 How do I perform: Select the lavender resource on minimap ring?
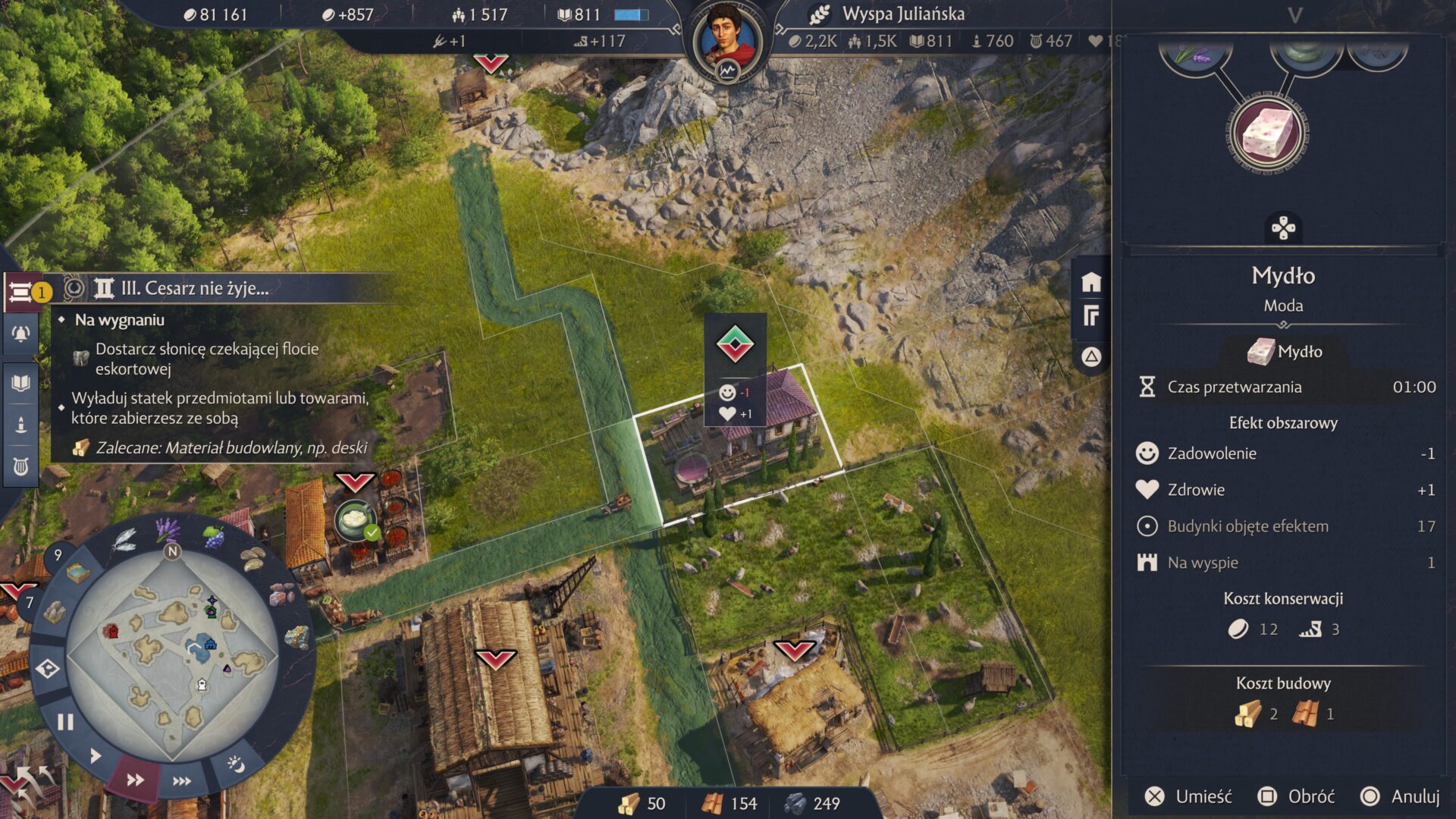pyautogui.click(x=166, y=529)
